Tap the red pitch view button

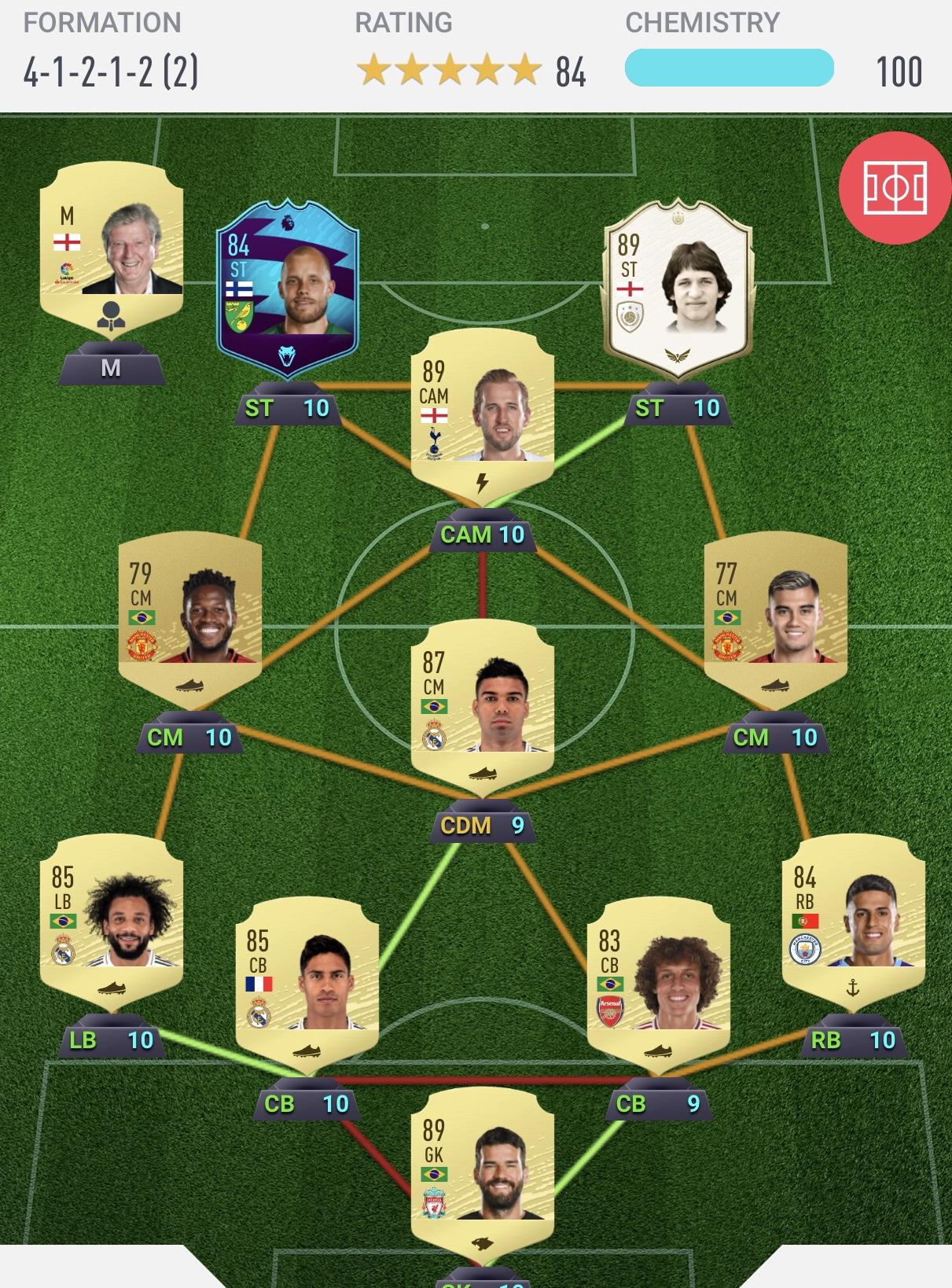click(x=895, y=189)
